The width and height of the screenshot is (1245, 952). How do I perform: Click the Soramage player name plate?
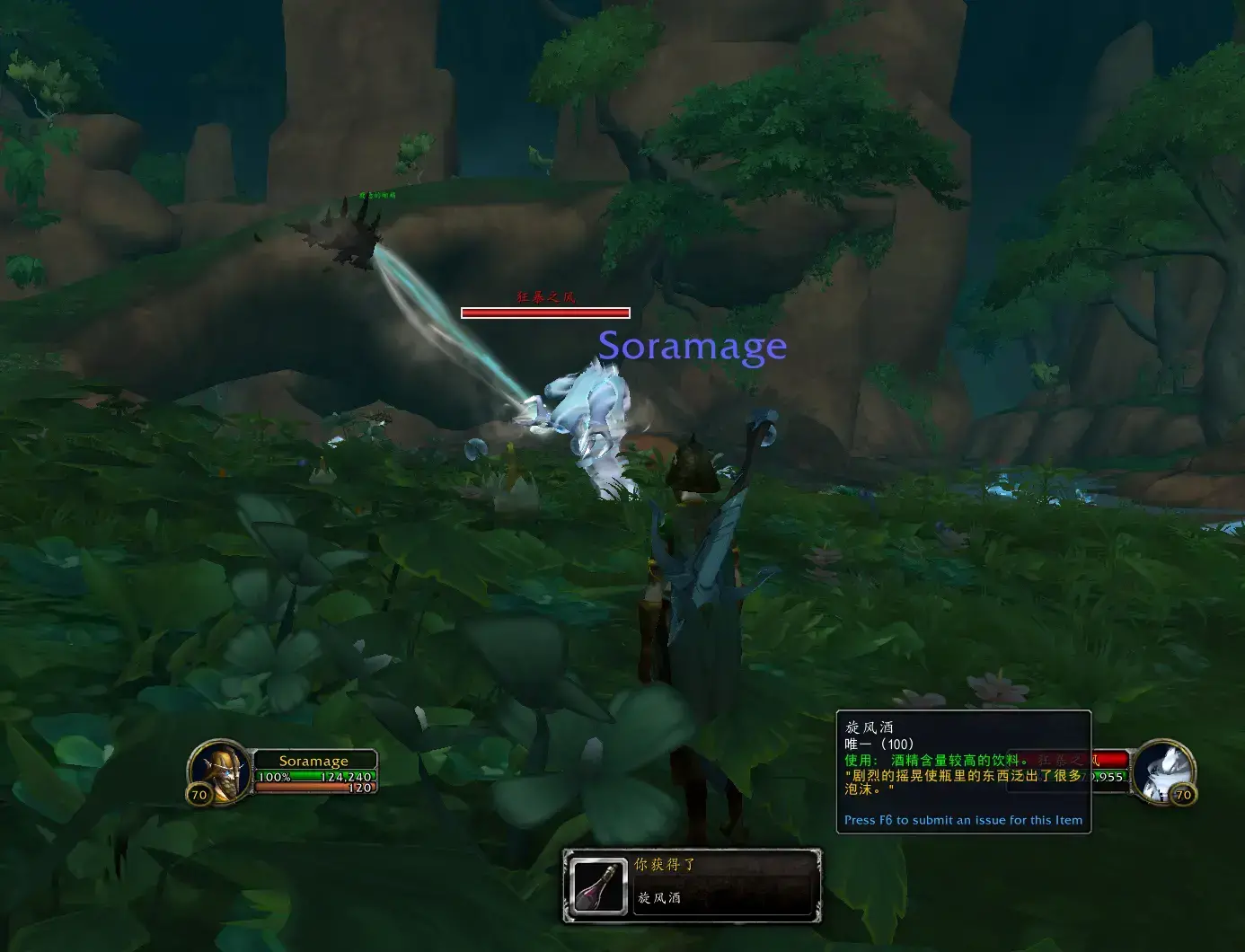tap(313, 761)
